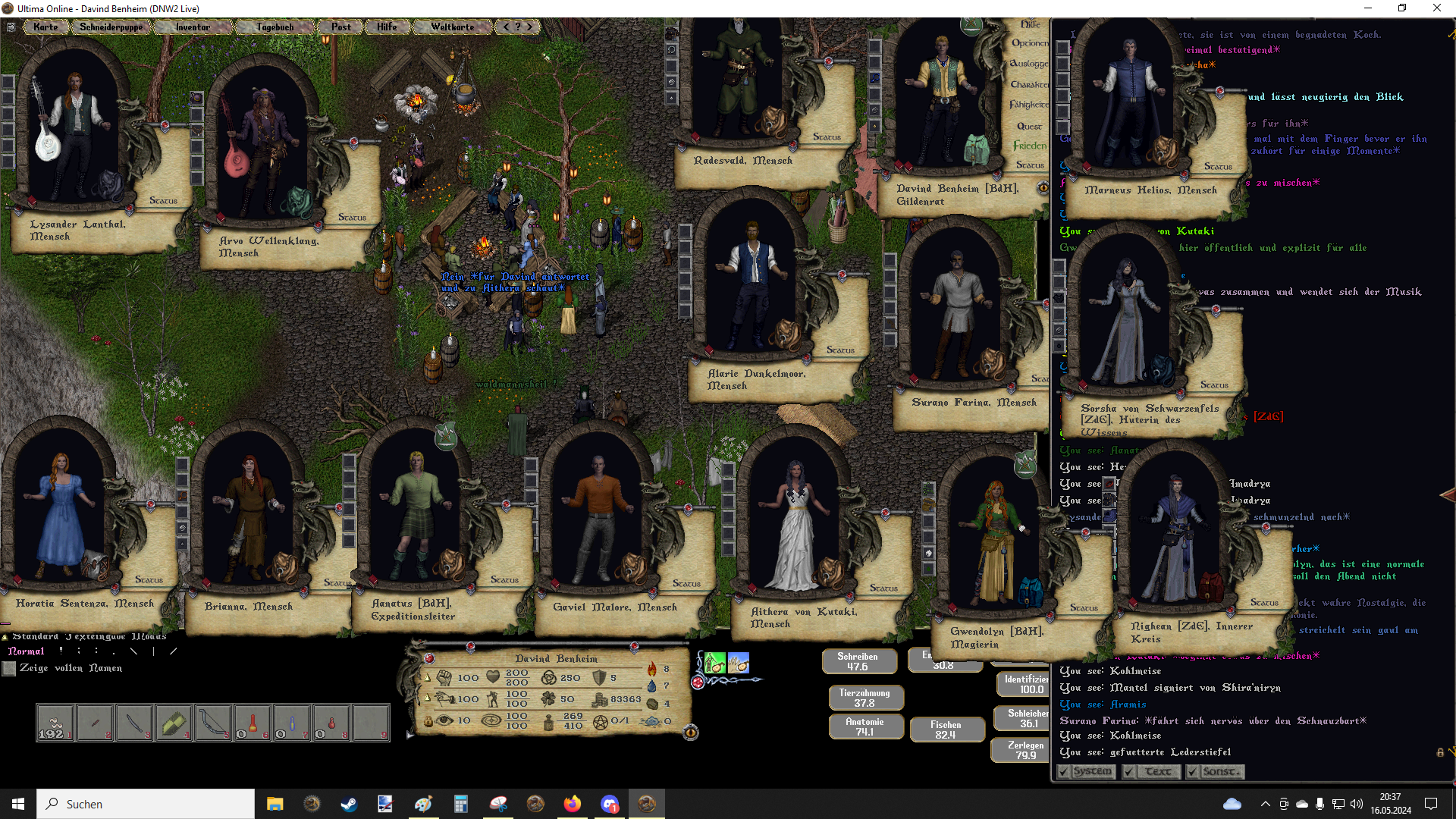Image resolution: width=1456 pixels, height=819 pixels.
Task: Use the Anatomie skill button
Action: pyautogui.click(x=864, y=726)
